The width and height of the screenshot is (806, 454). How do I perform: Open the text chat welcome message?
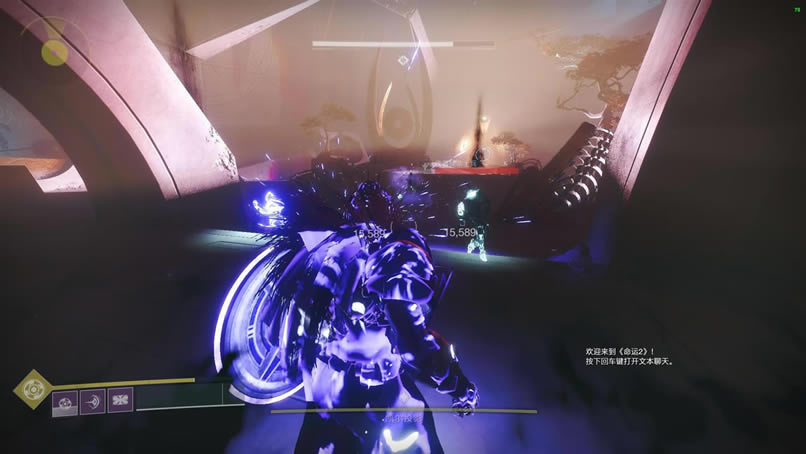[630, 356]
